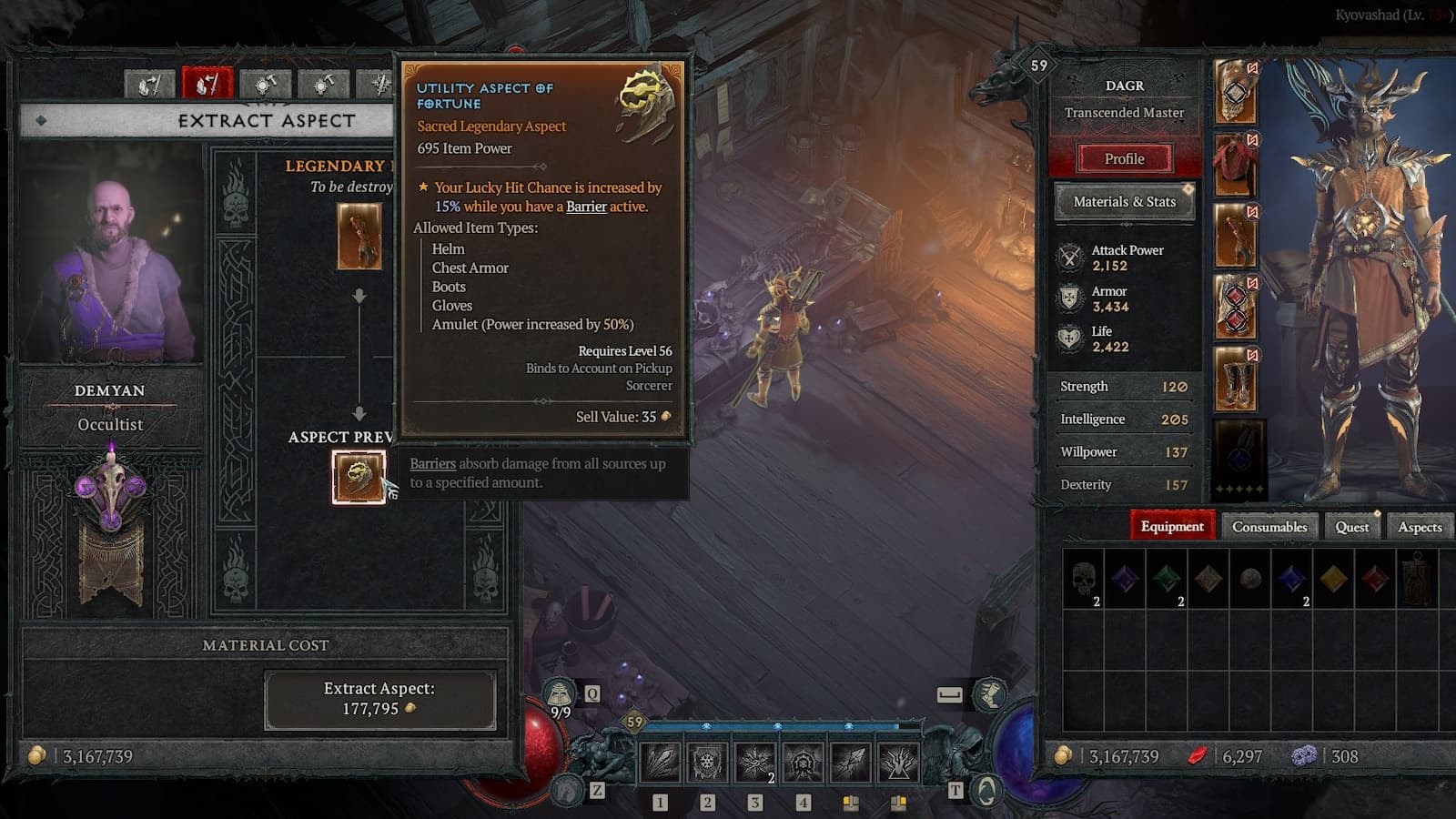This screenshot has height=819, width=1456.
Task: Click the aspect icon under Aspect Preview
Action: pos(359,475)
